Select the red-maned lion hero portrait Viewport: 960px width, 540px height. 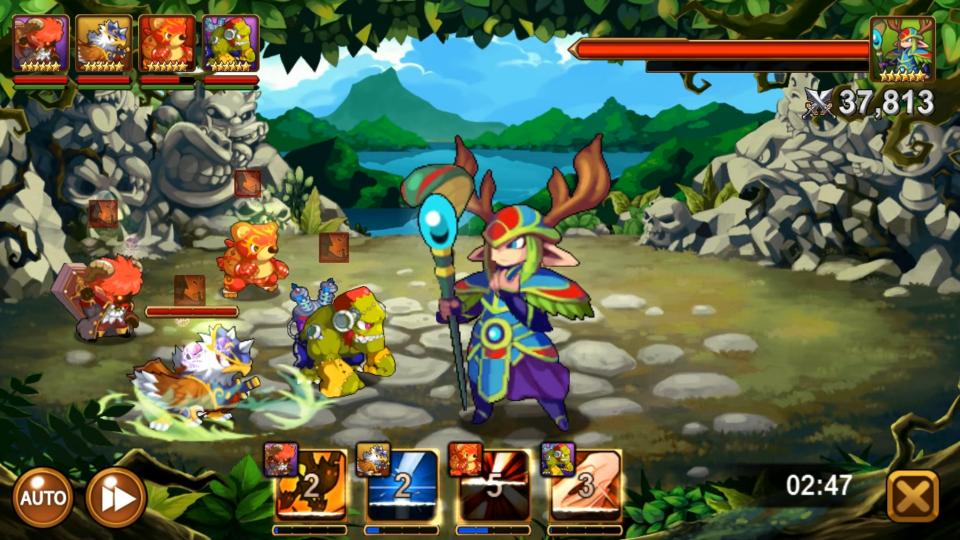(41, 44)
